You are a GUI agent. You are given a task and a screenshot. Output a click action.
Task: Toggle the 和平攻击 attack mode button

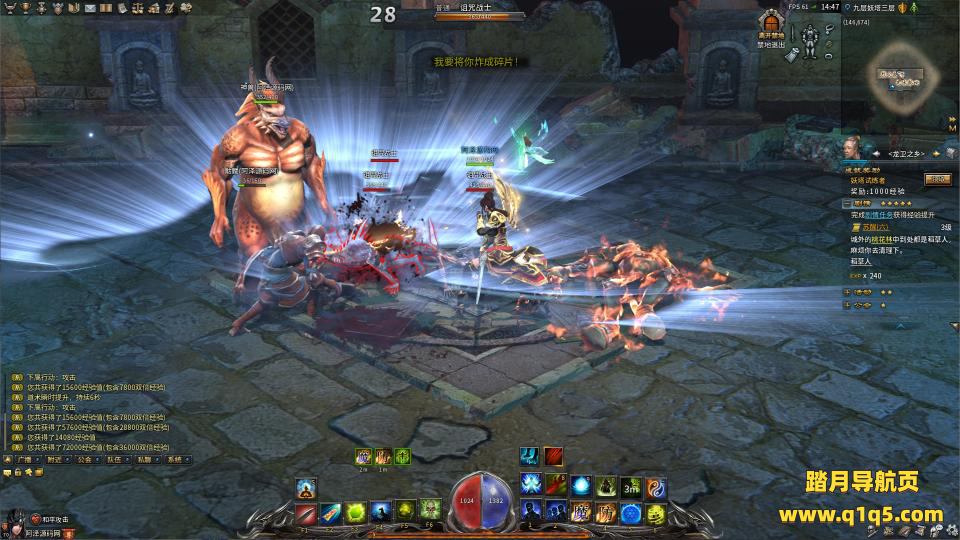(50, 520)
